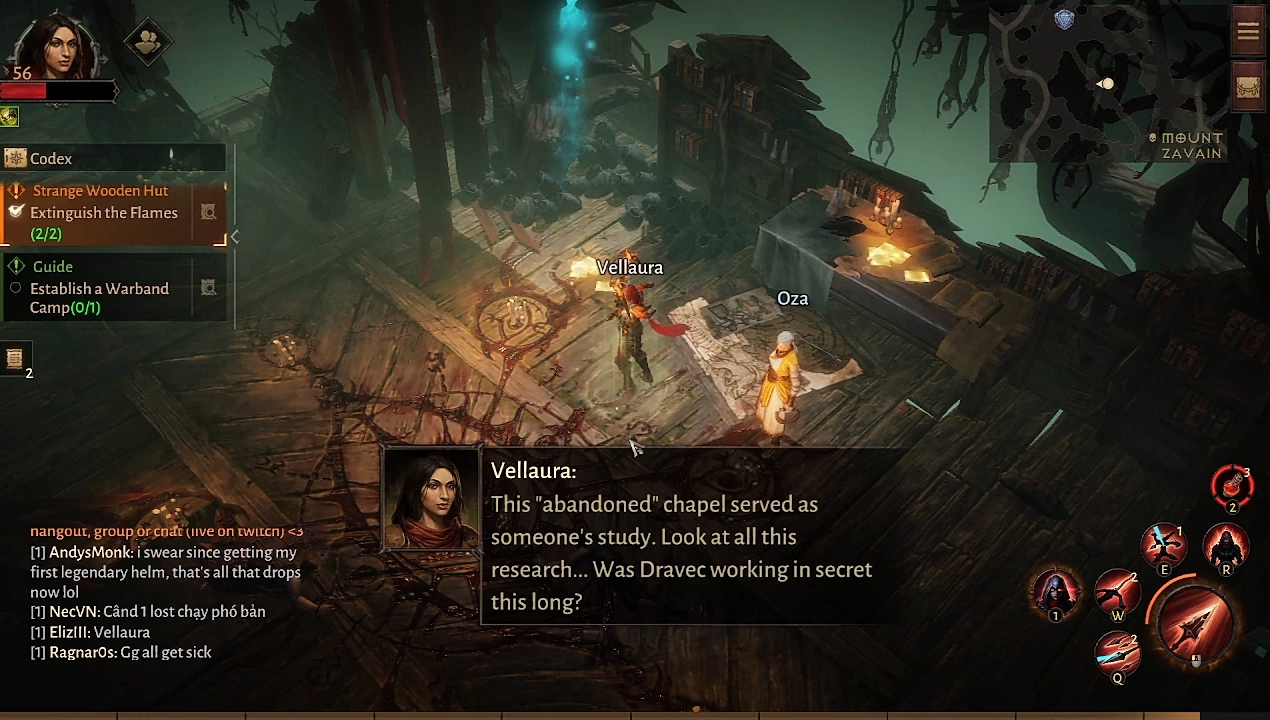Activate the Q multi-arrow skill

click(x=1117, y=655)
